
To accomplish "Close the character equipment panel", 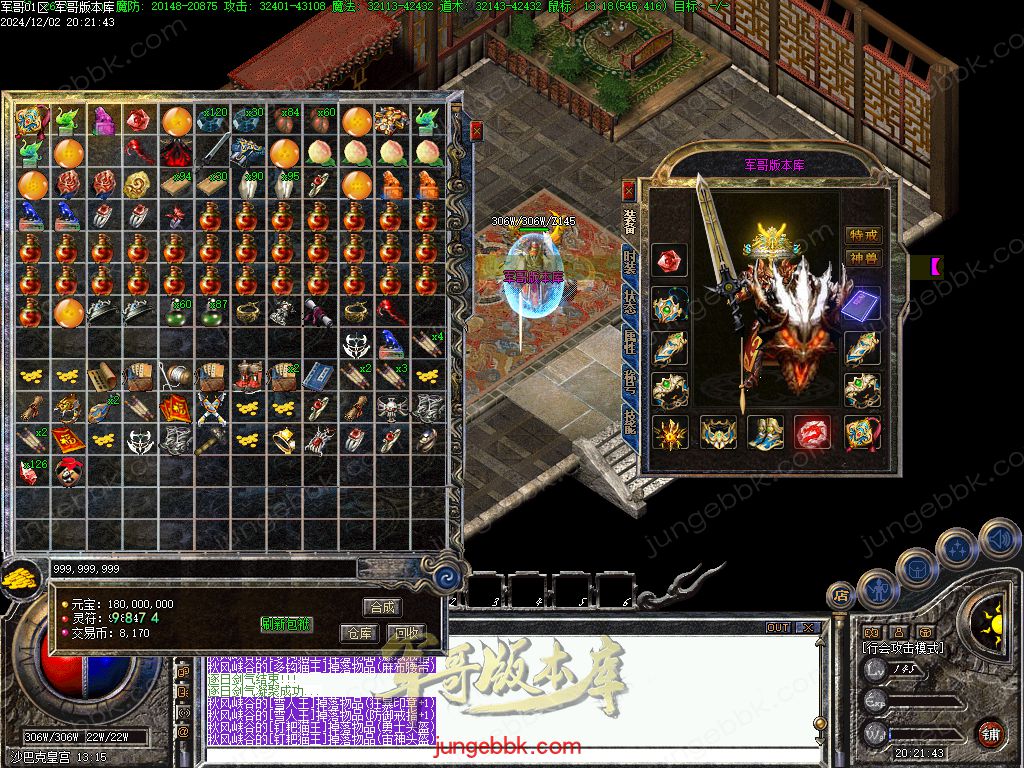I will pyautogui.click(x=628, y=189).
